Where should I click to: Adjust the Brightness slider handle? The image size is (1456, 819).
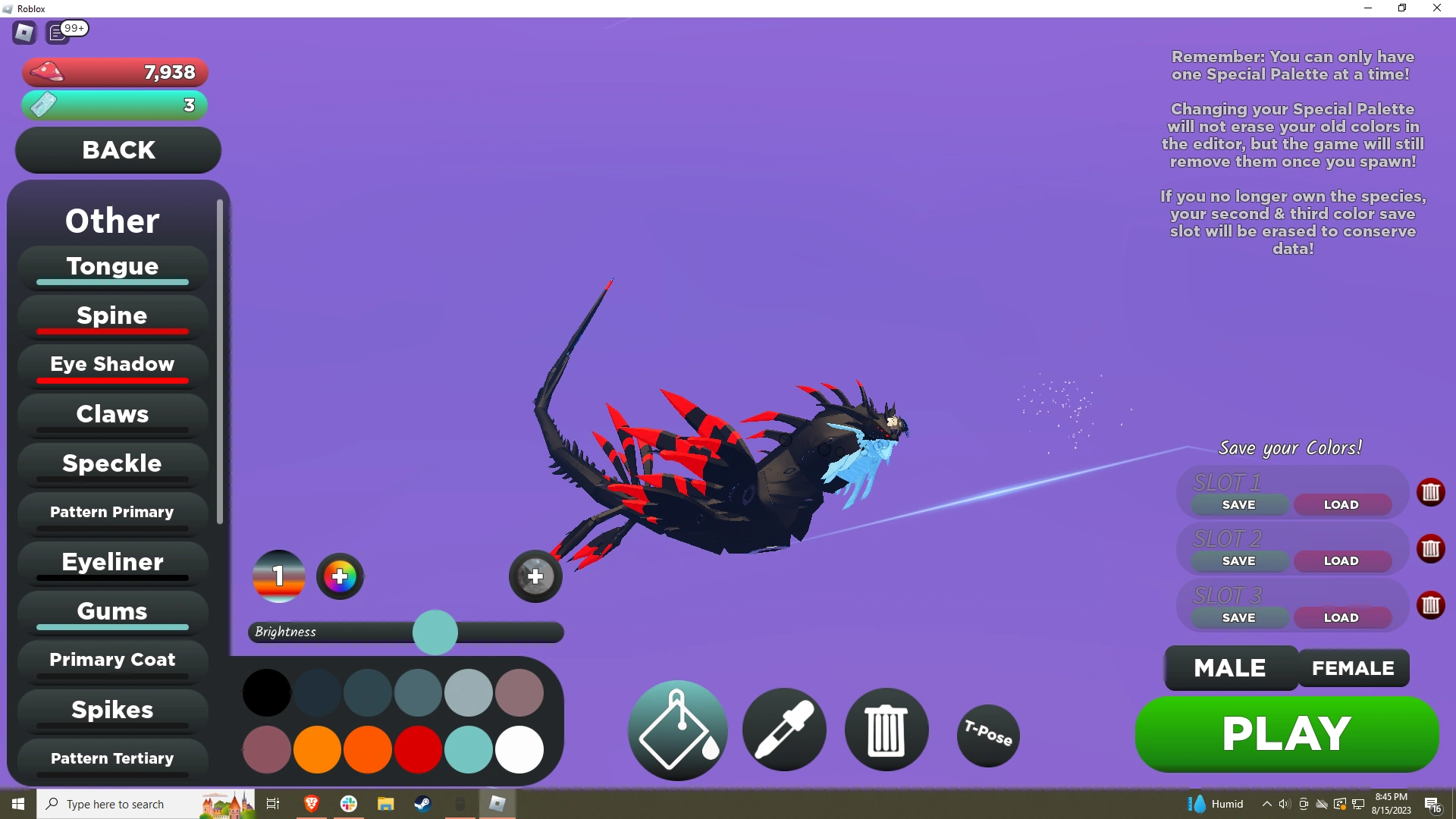coord(436,632)
